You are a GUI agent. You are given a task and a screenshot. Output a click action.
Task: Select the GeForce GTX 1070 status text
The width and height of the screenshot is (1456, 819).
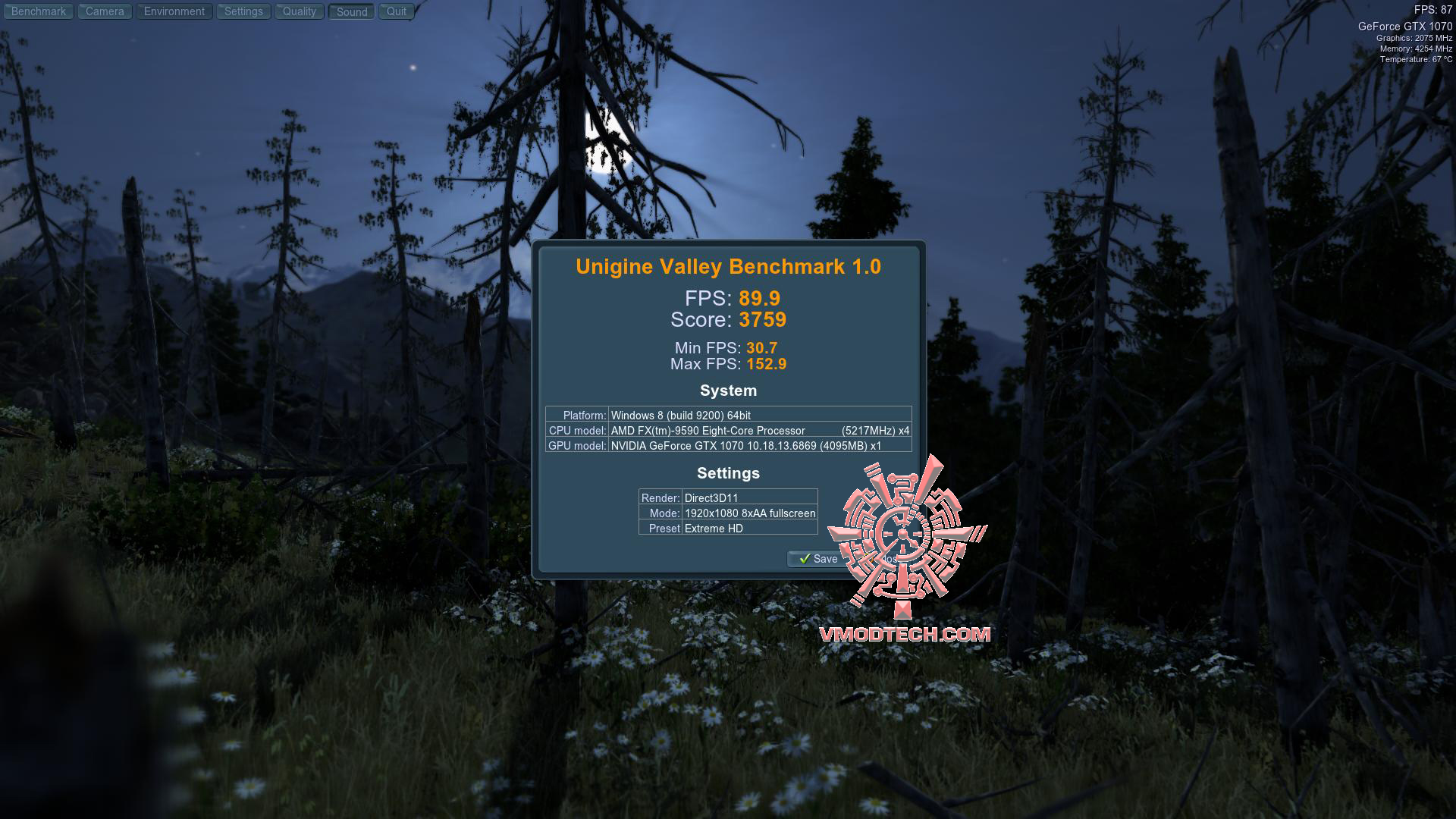click(x=1407, y=25)
